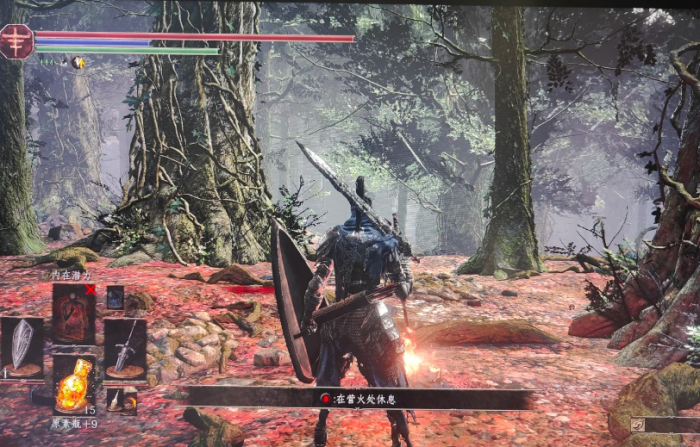This screenshot has height=447, width=700.
Task: Select the left-hand shield slot
Action: point(22,347)
